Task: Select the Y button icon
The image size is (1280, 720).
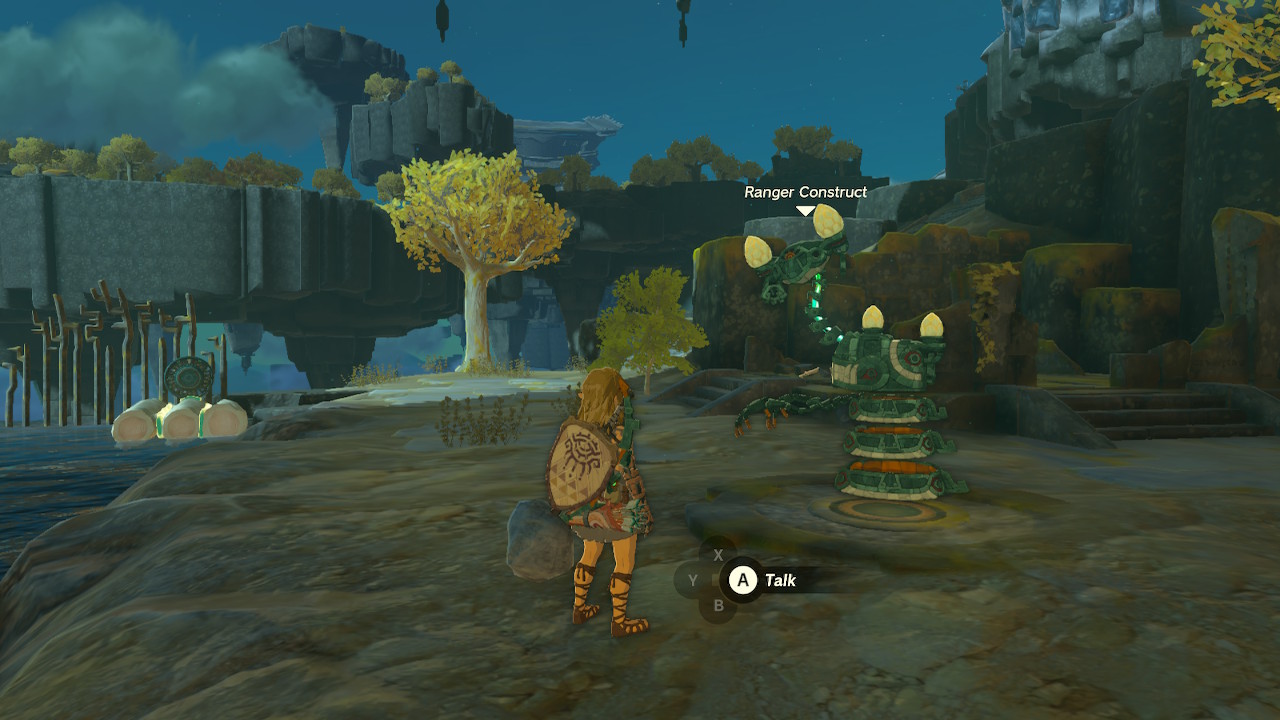Action: click(693, 580)
